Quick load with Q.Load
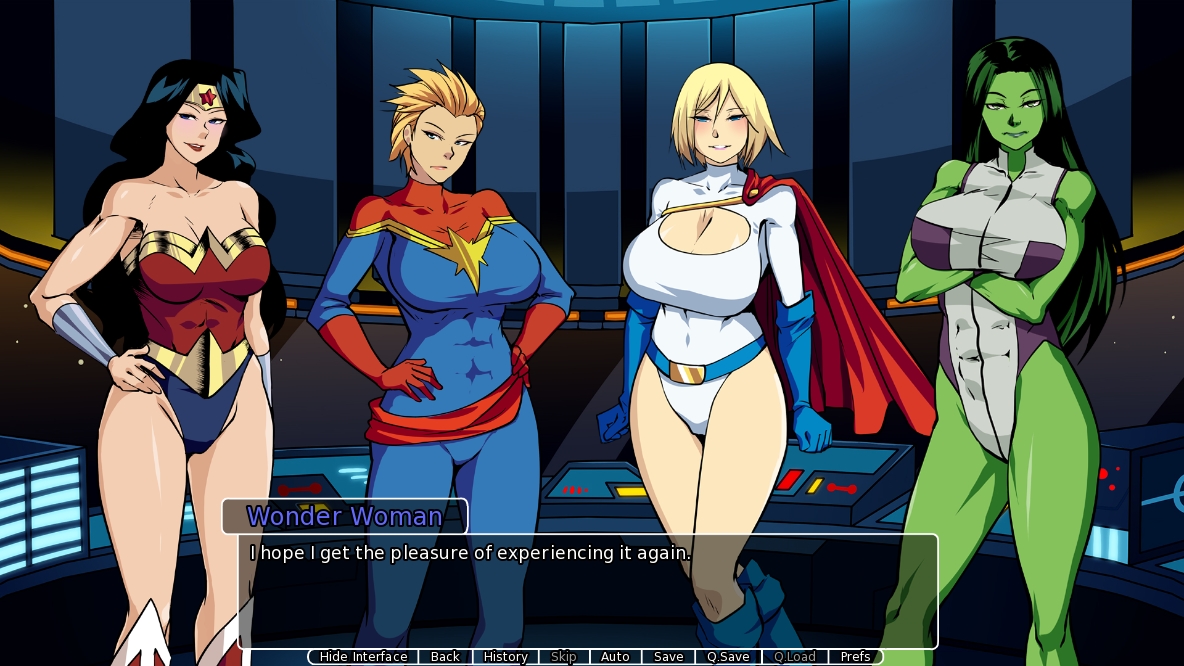 (795, 657)
